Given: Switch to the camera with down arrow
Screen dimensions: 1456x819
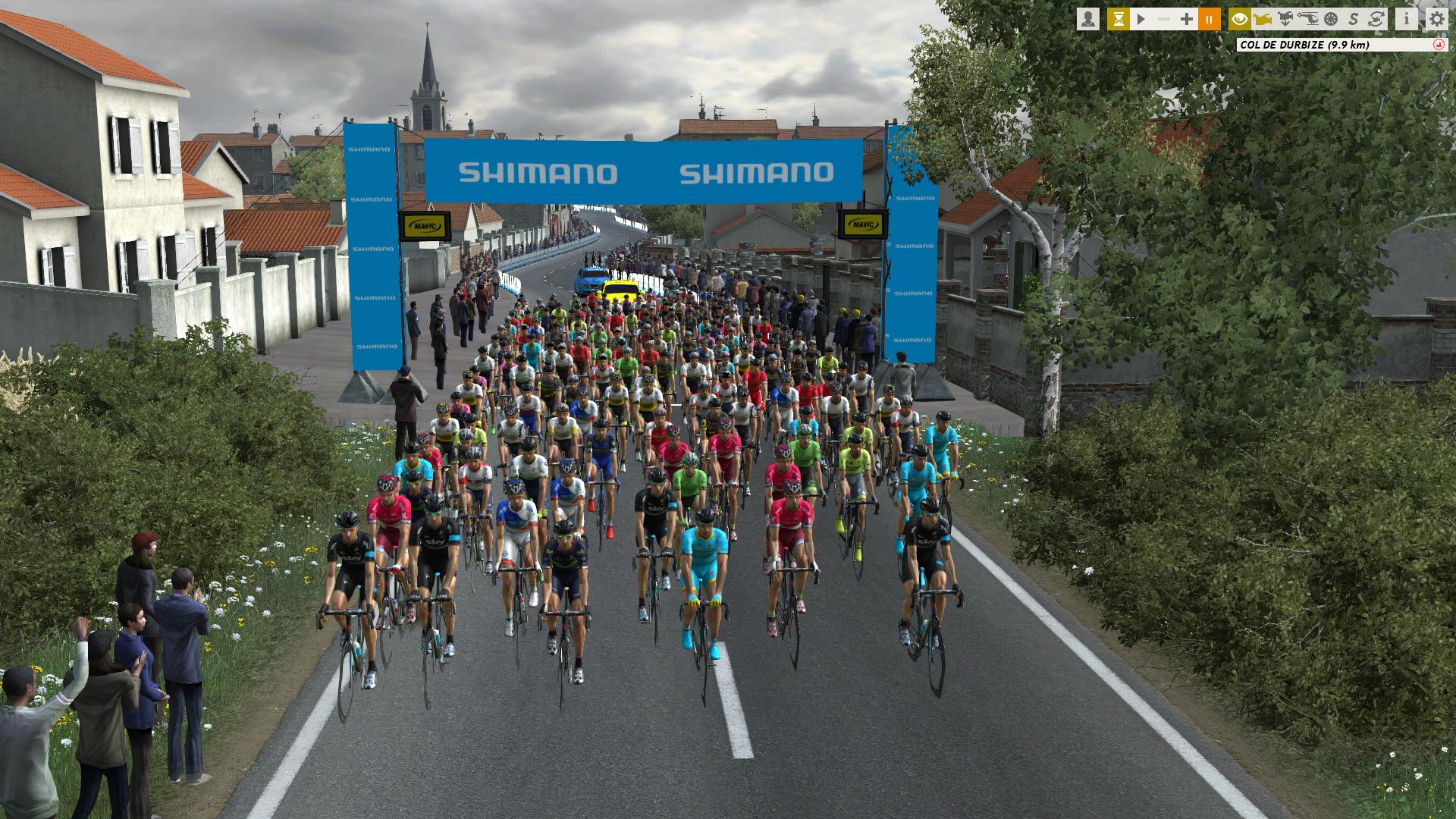Looking at the screenshot, I should pos(1285,19).
